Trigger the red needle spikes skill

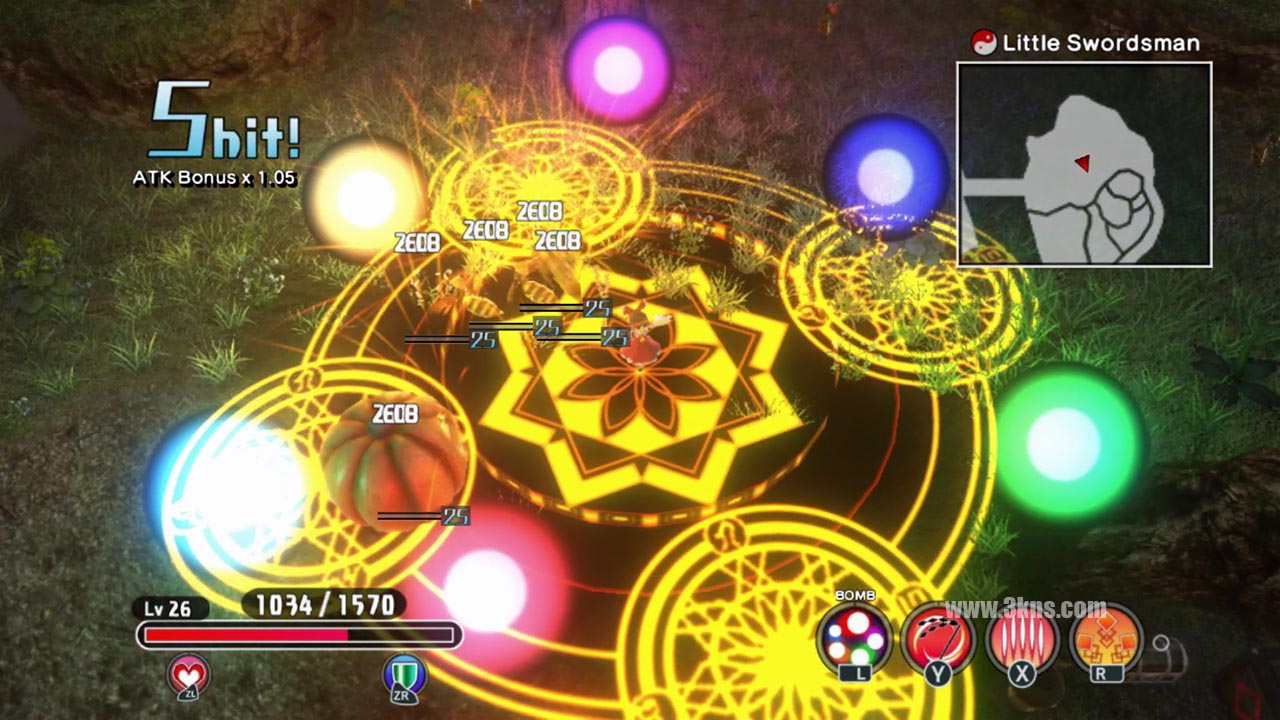(1022, 638)
